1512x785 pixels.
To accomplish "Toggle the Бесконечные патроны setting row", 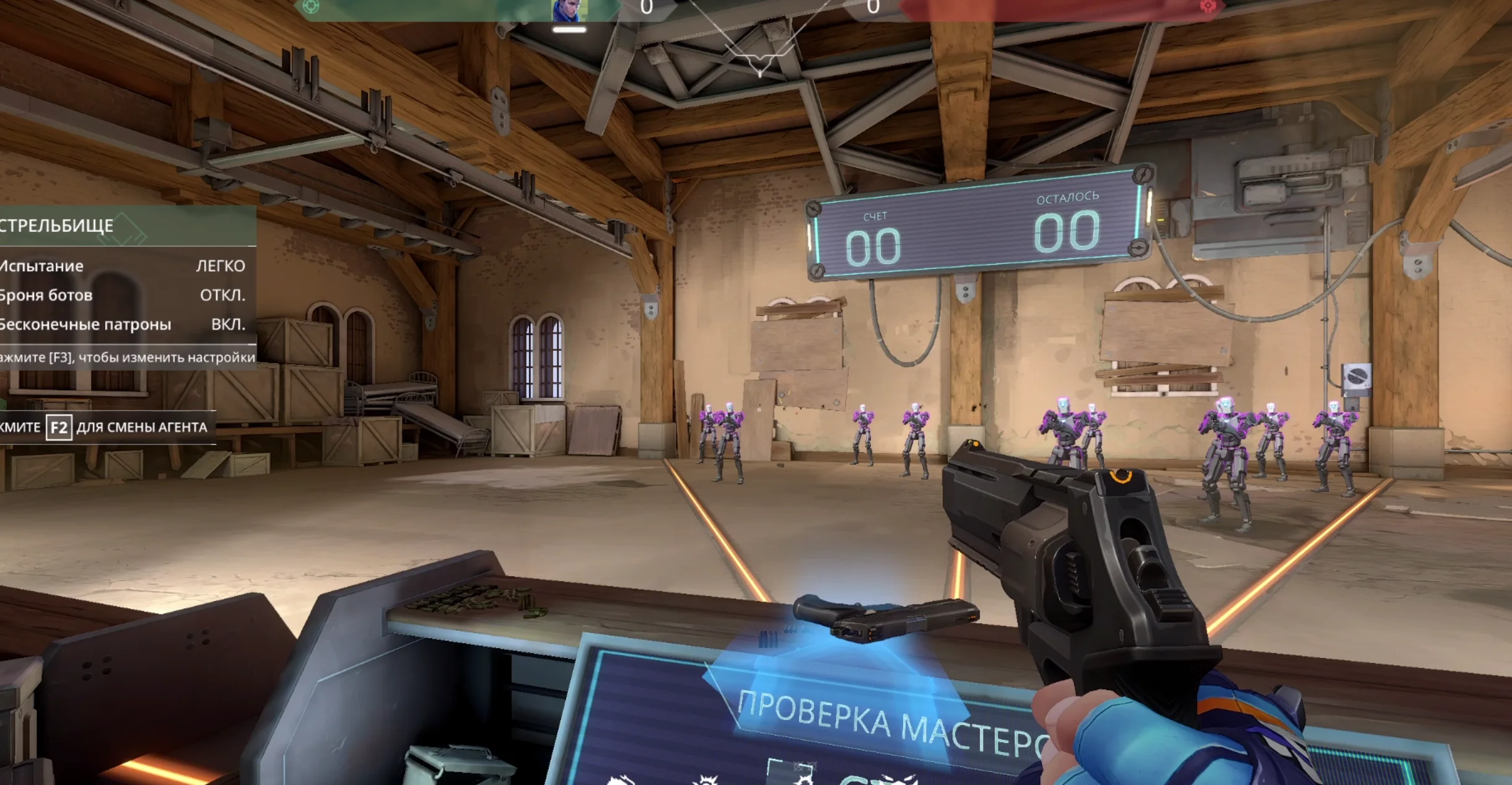I will tap(124, 324).
